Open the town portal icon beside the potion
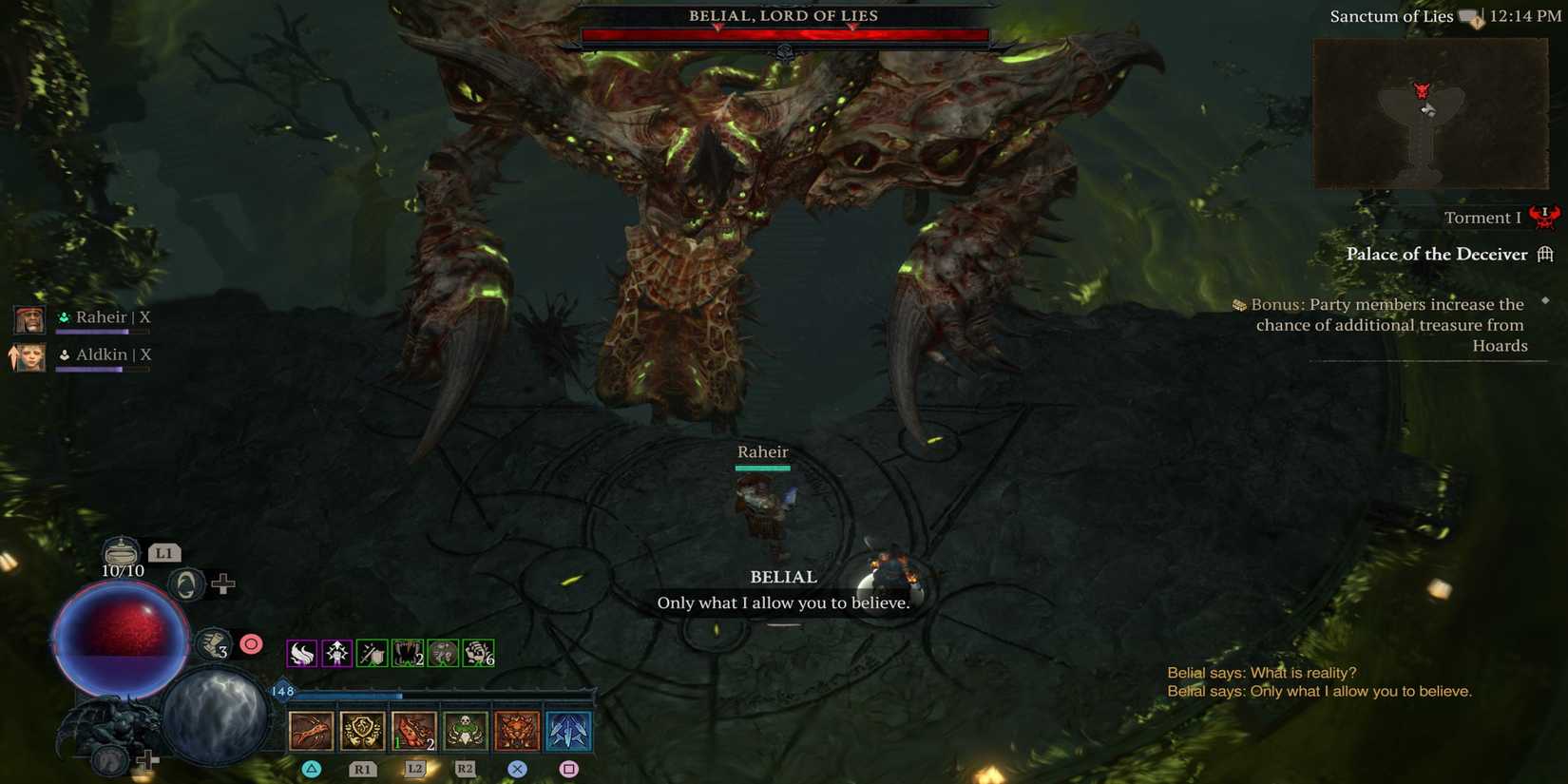1568x784 pixels. 187,585
